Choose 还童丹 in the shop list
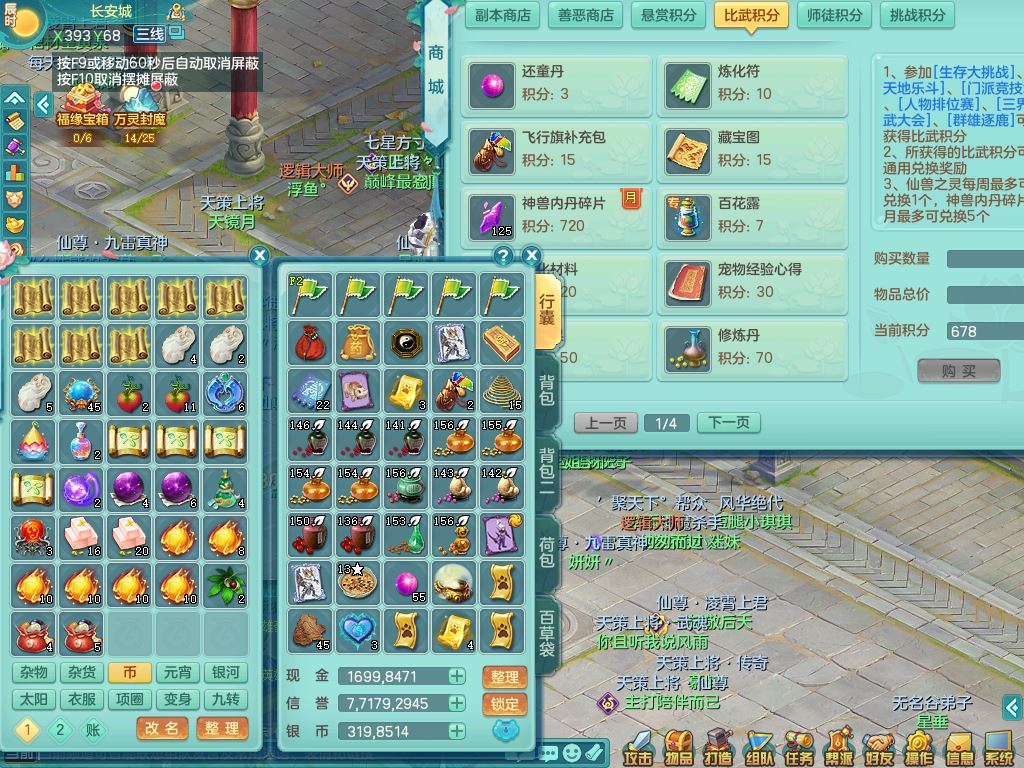Screen dimensions: 1024x768 coord(555,84)
